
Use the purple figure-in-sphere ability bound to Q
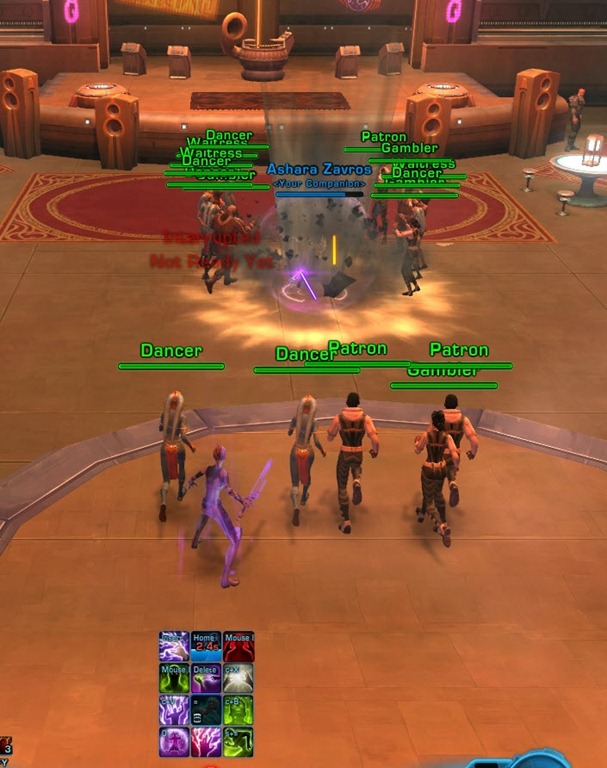[175, 741]
